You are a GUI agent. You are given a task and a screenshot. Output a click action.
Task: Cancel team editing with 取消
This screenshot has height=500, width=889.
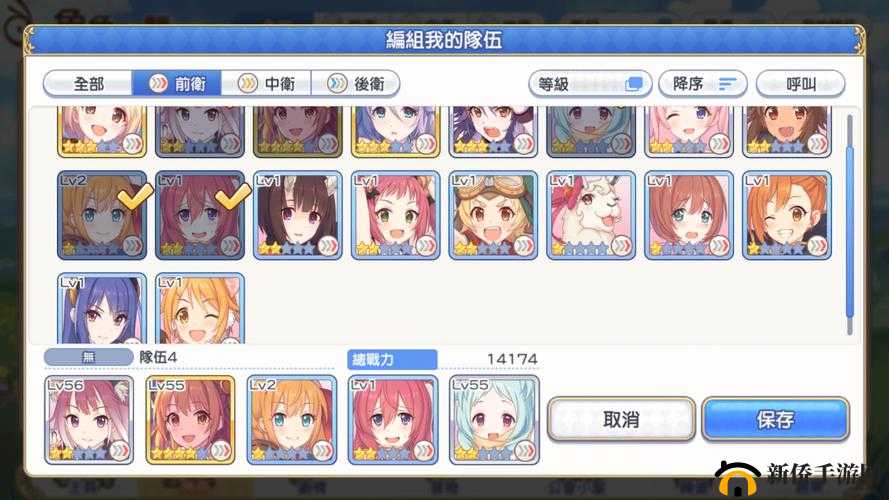[x=621, y=419]
